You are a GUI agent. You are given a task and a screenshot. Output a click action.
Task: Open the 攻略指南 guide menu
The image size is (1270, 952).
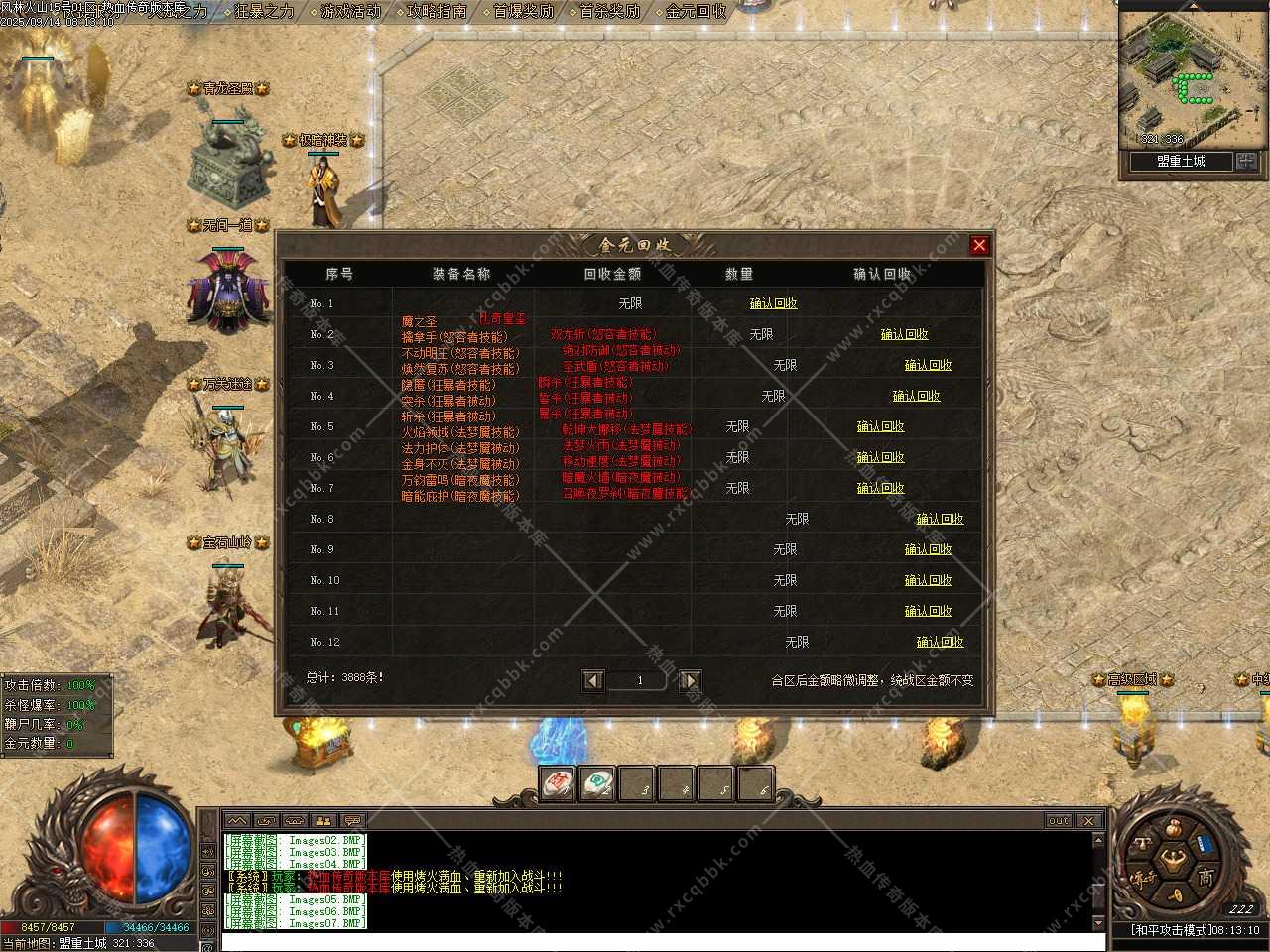click(437, 12)
